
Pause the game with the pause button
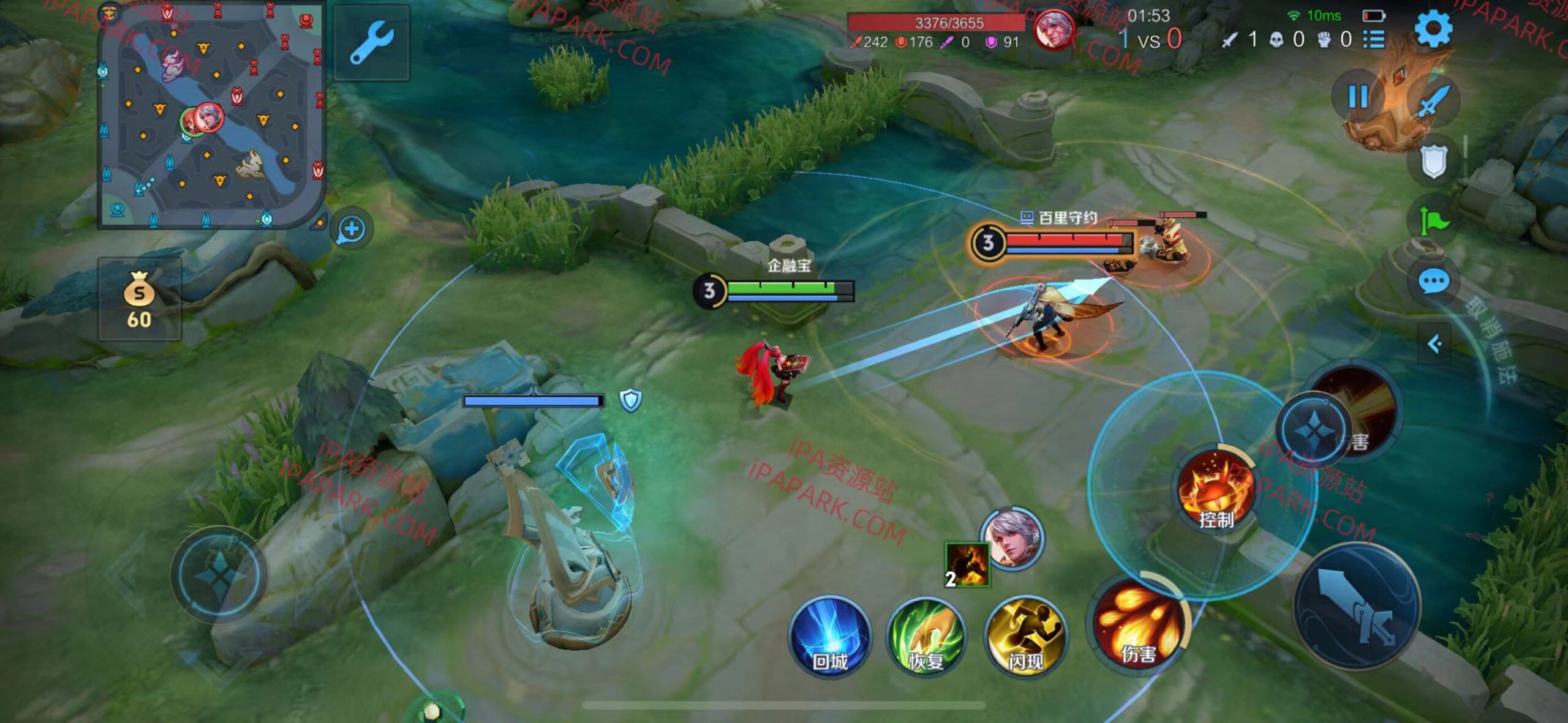tap(1358, 97)
